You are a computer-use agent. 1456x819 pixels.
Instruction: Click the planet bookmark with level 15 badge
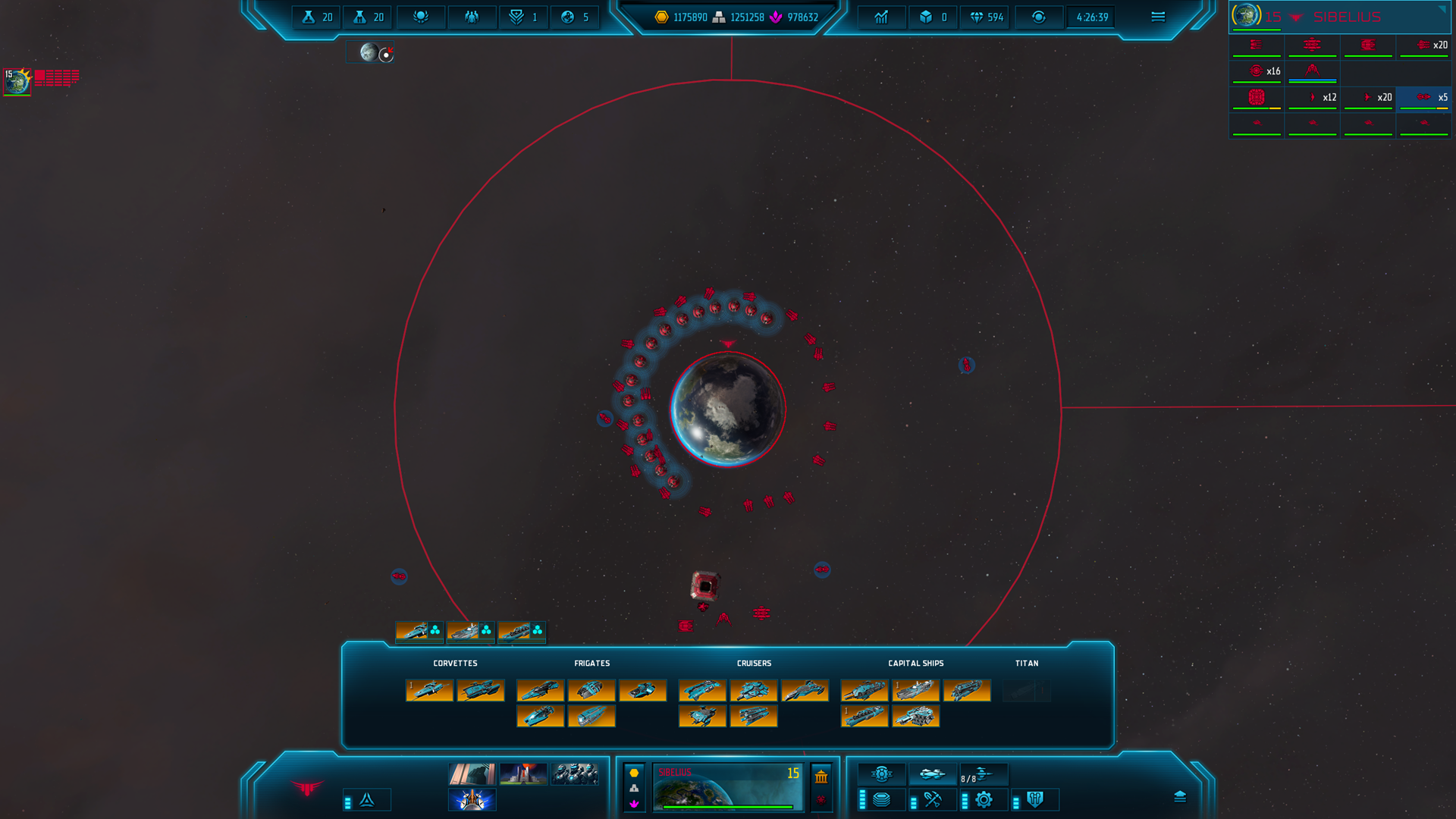(17, 80)
